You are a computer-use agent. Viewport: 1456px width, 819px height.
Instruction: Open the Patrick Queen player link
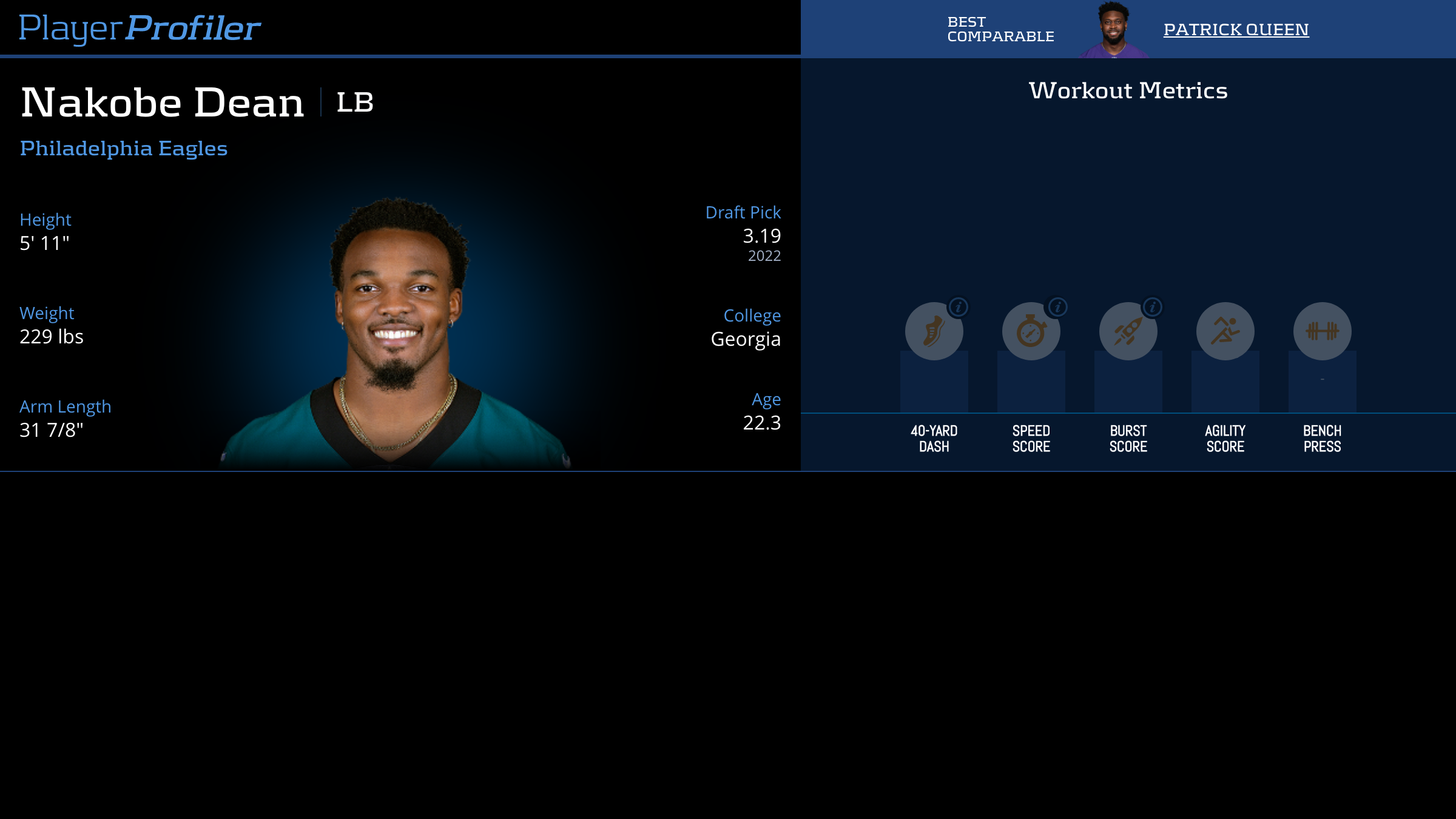point(1235,29)
